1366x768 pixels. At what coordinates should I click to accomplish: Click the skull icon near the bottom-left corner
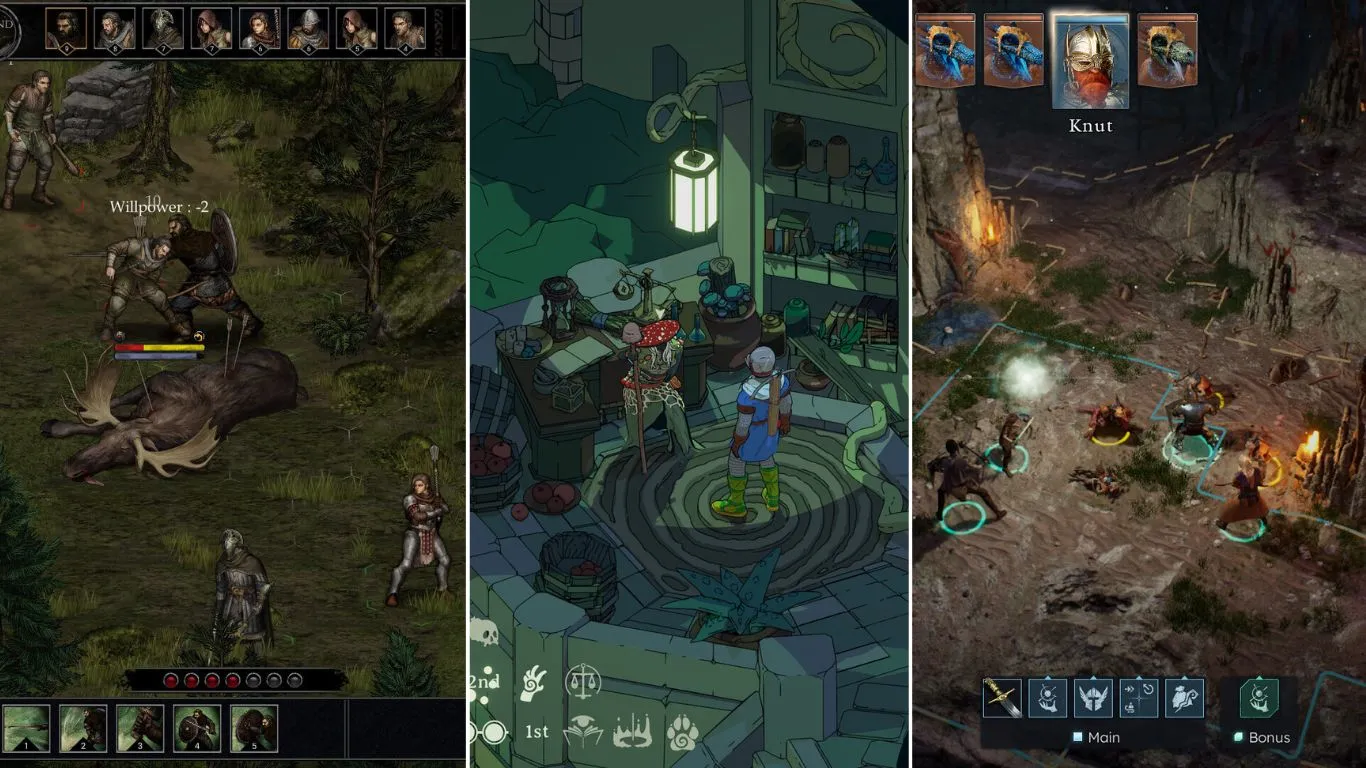point(485,633)
